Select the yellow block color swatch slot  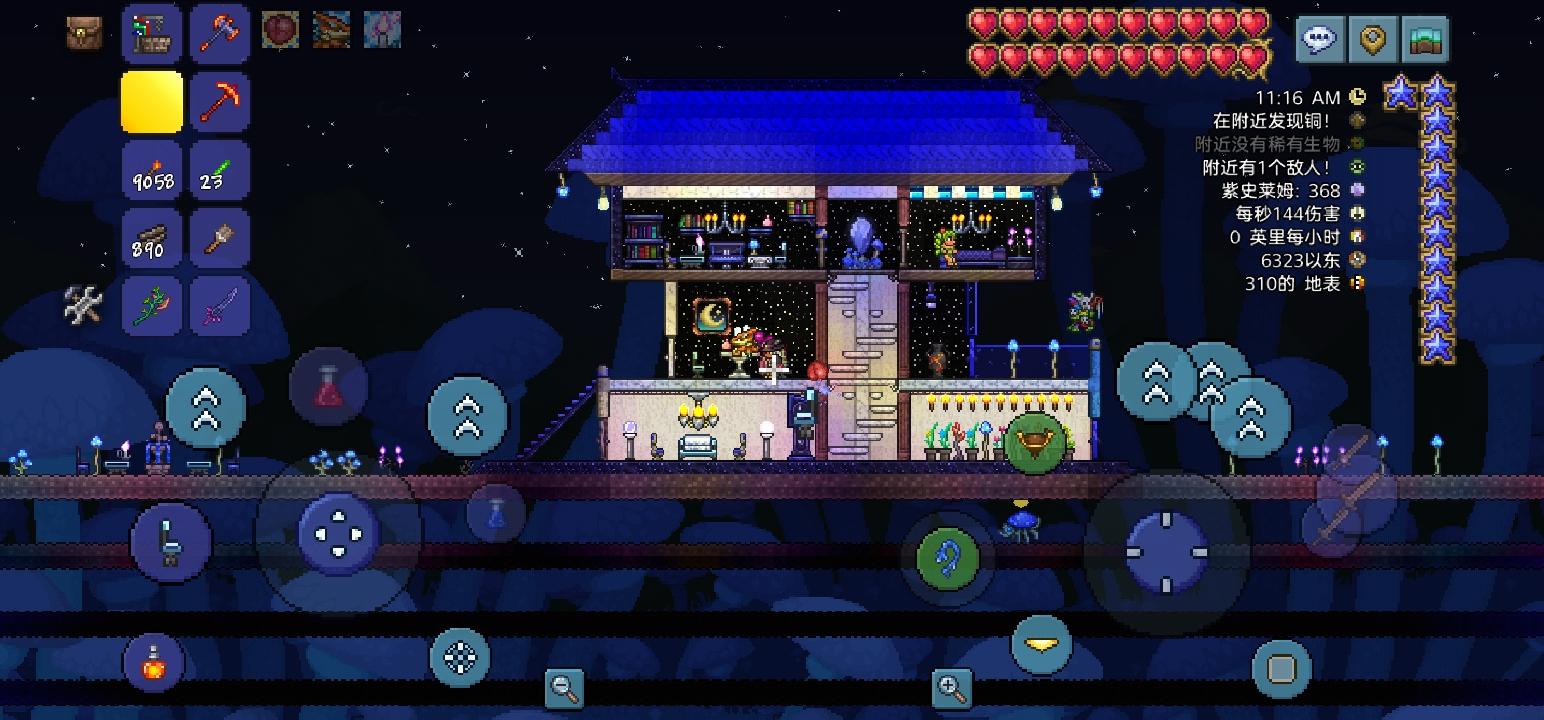tap(151, 101)
